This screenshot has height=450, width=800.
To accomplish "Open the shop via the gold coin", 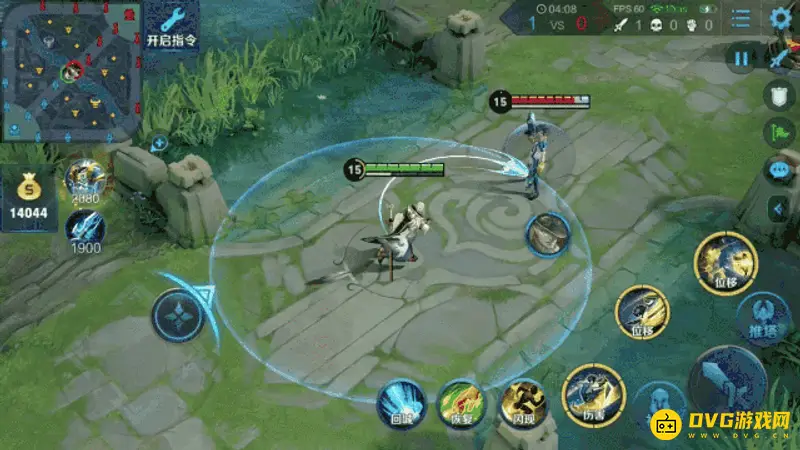I will click(x=27, y=197).
